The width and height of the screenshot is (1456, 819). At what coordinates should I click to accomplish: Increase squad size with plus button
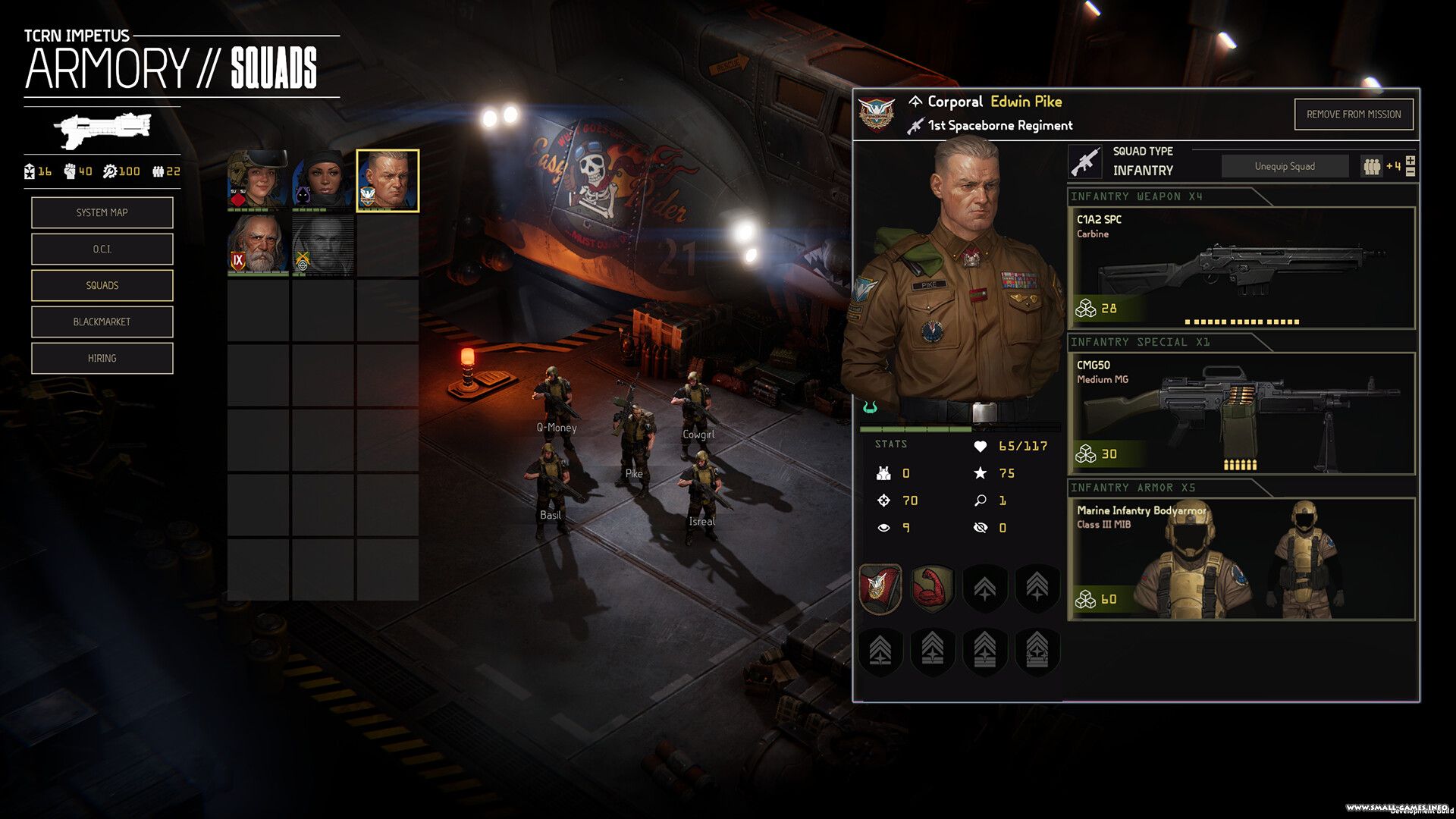point(1410,160)
